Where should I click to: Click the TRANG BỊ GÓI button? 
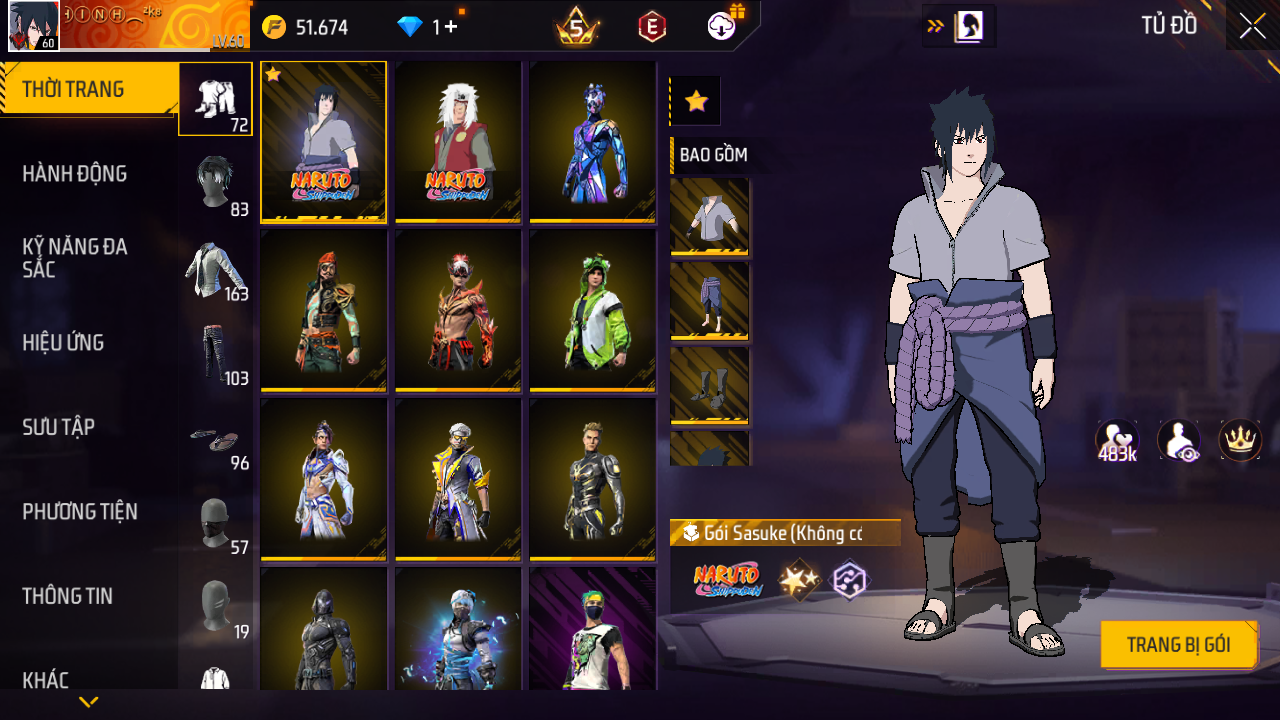click(1178, 645)
